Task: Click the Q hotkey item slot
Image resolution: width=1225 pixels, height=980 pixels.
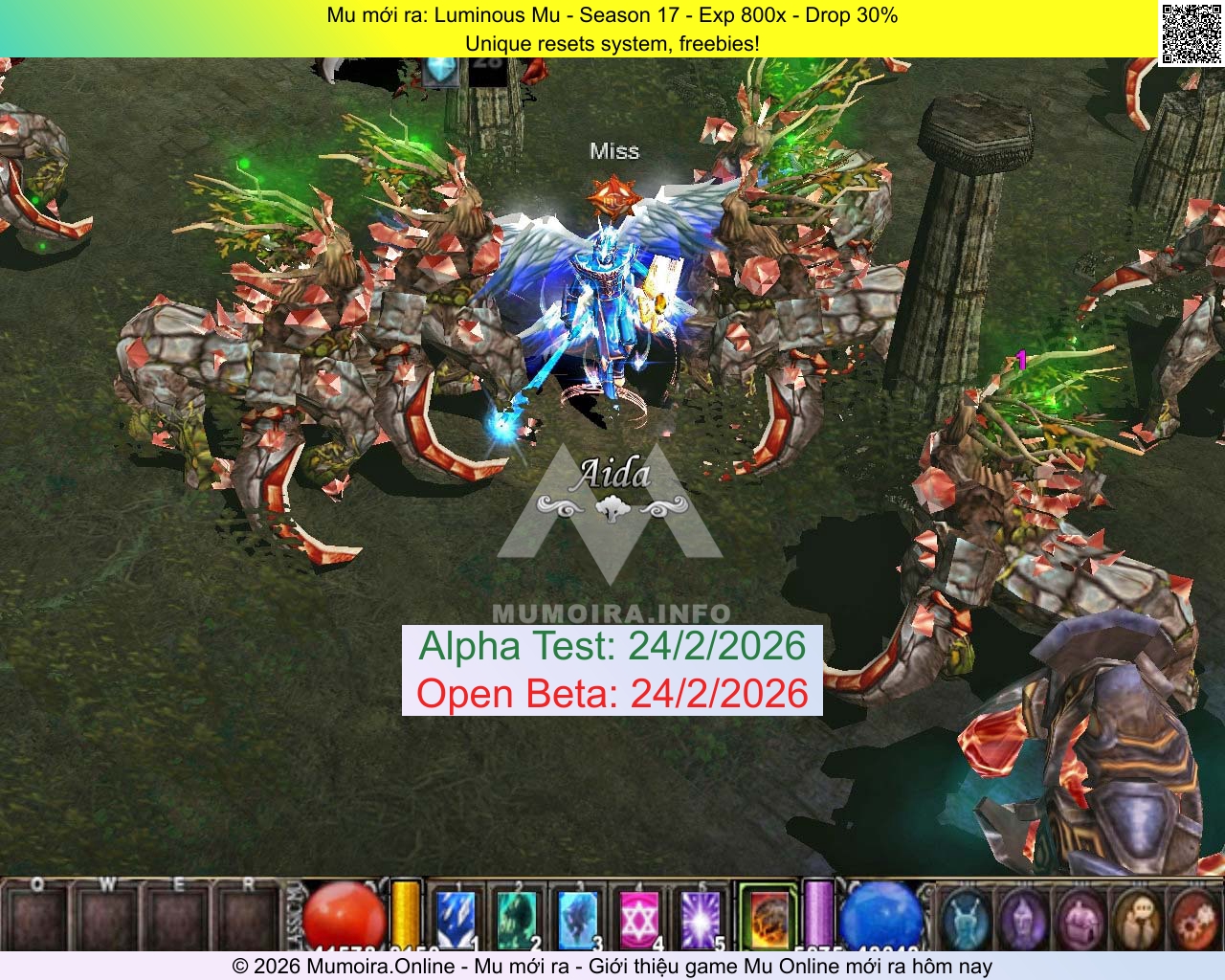Action: click(x=38, y=919)
